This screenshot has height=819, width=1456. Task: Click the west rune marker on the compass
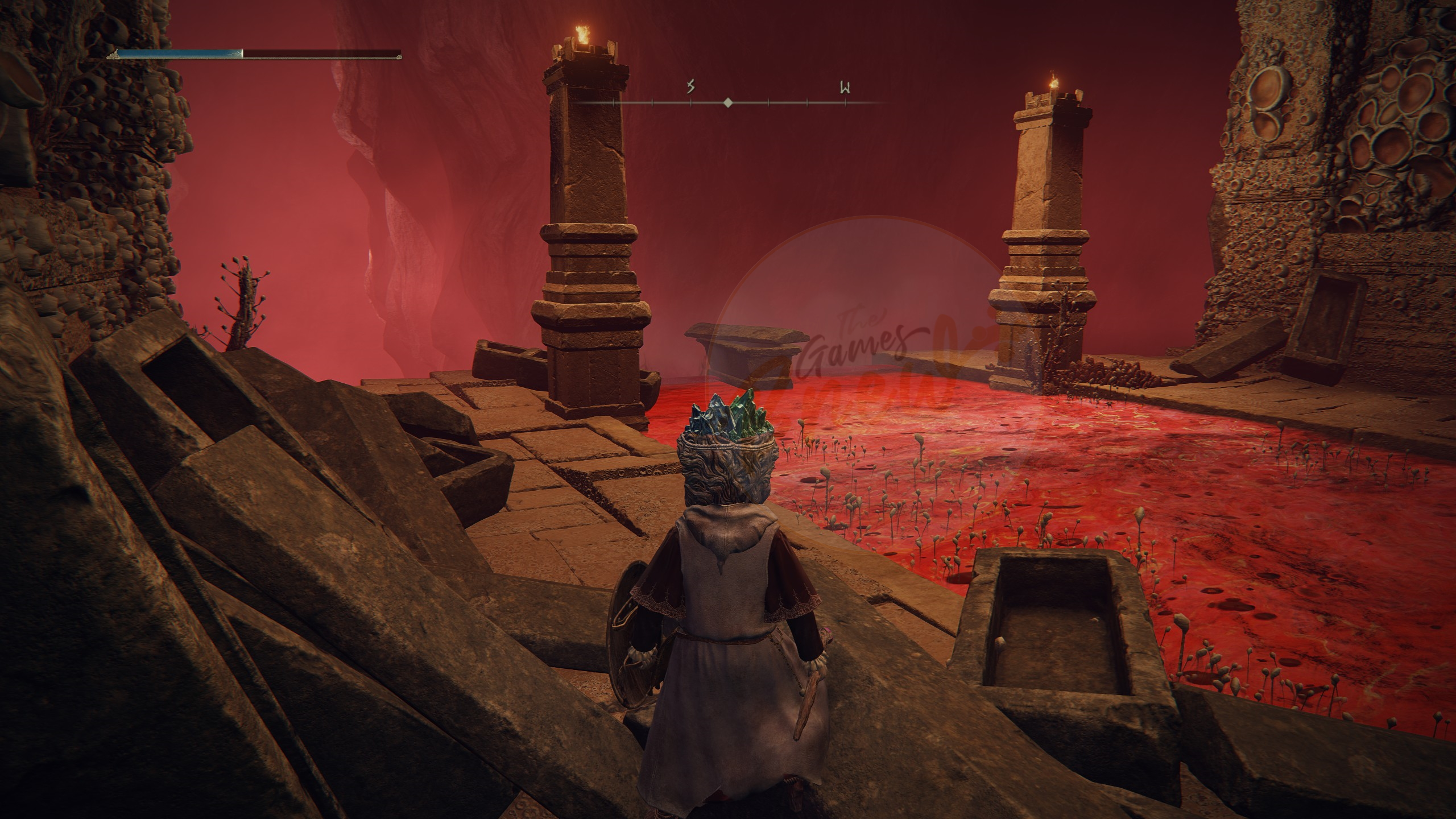click(845, 88)
